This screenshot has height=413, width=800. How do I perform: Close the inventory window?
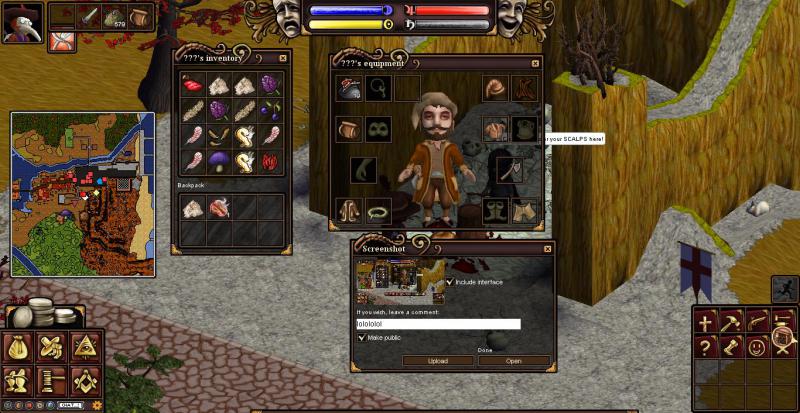pos(283,58)
